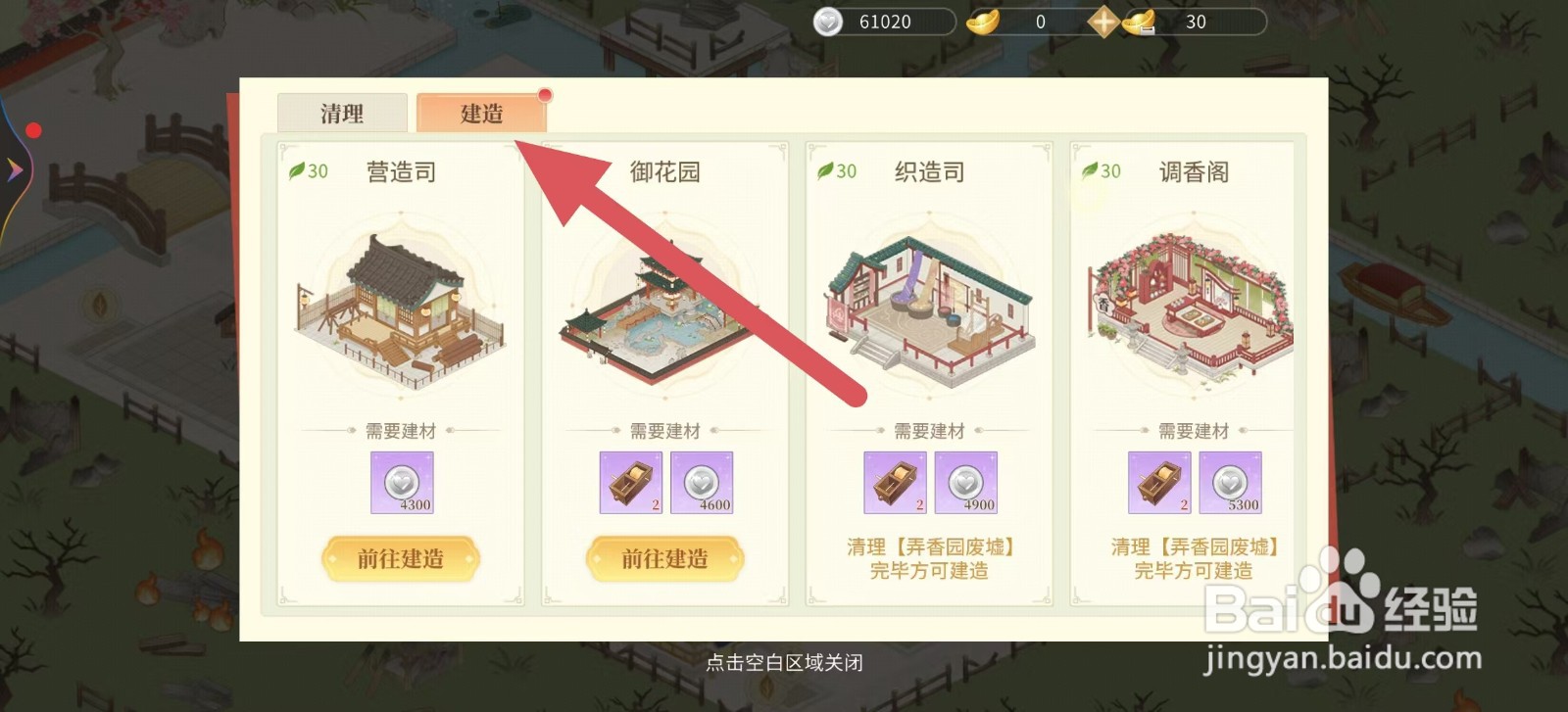Select the 建造 tab

[482, 114]
